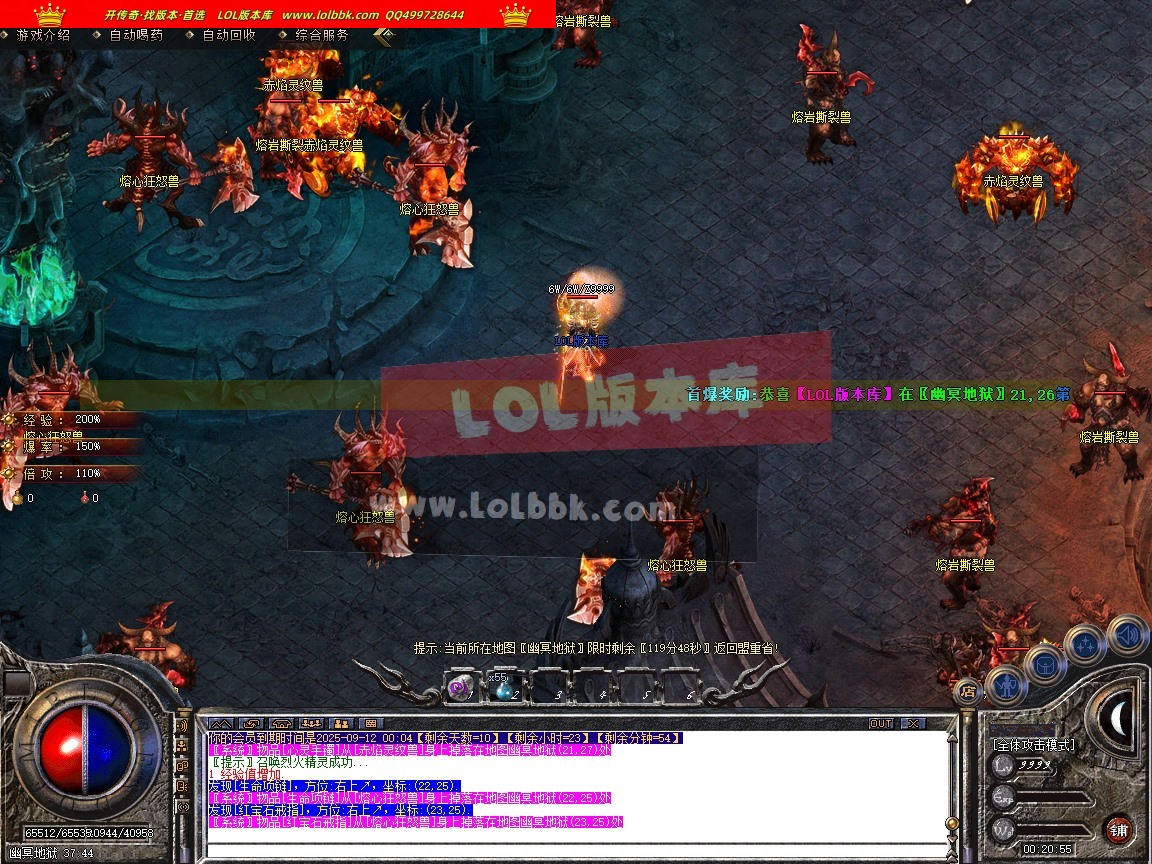Switch the 全体攻击模式 attack mode

[x=1034, y=745]
